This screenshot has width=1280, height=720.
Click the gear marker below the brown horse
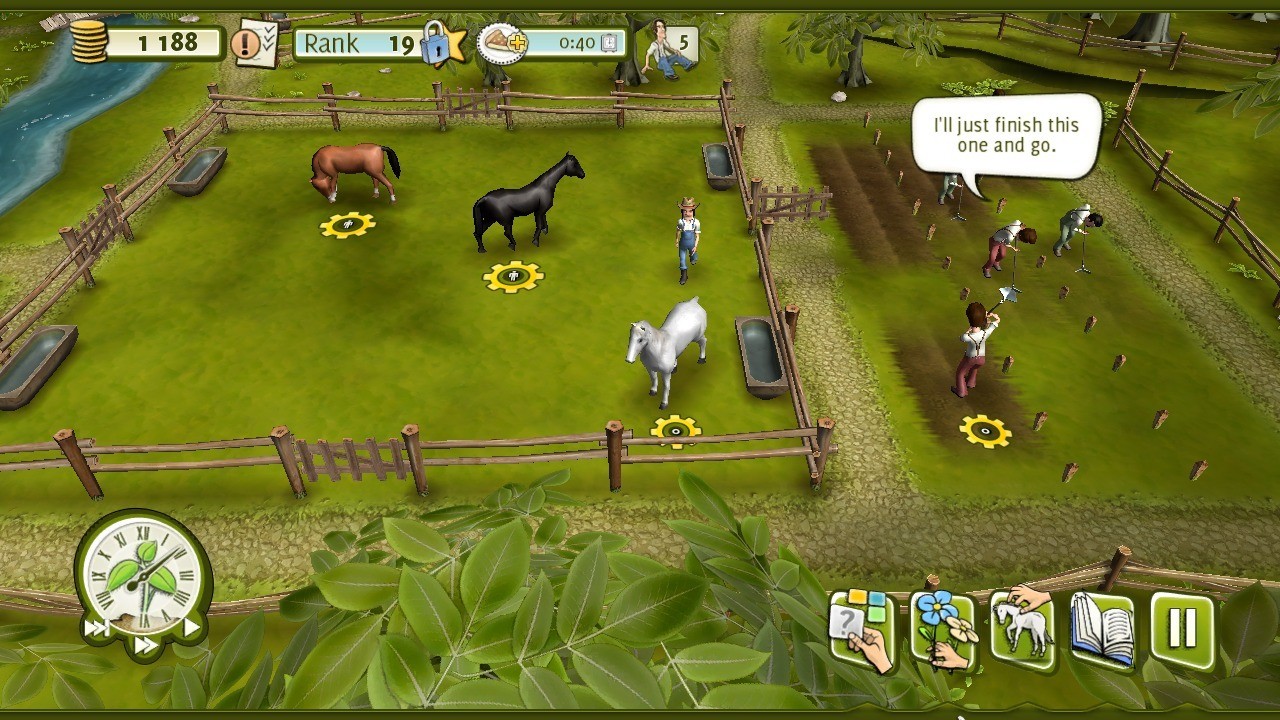pyautogui.click(x=347, y=225)
